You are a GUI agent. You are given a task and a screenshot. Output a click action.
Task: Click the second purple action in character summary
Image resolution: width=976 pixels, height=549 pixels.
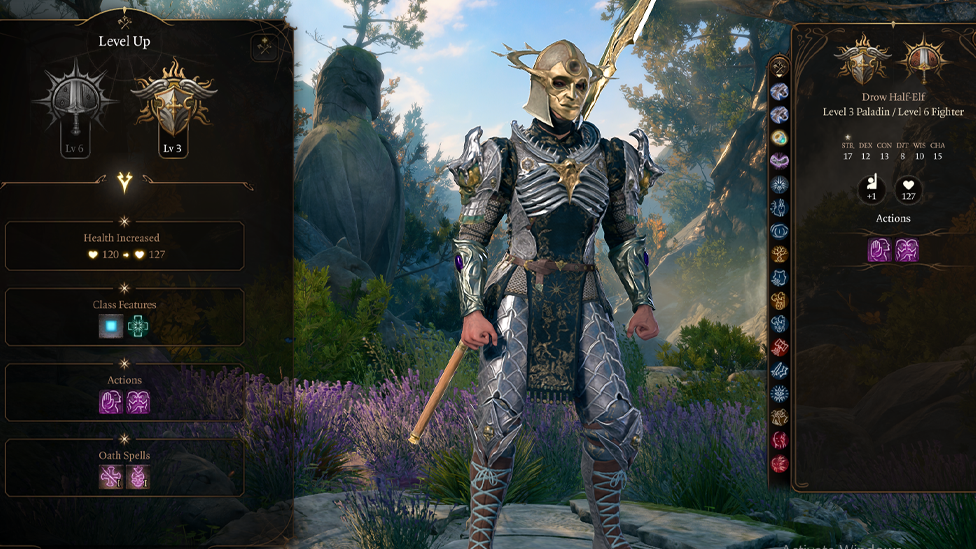point(907,250)
